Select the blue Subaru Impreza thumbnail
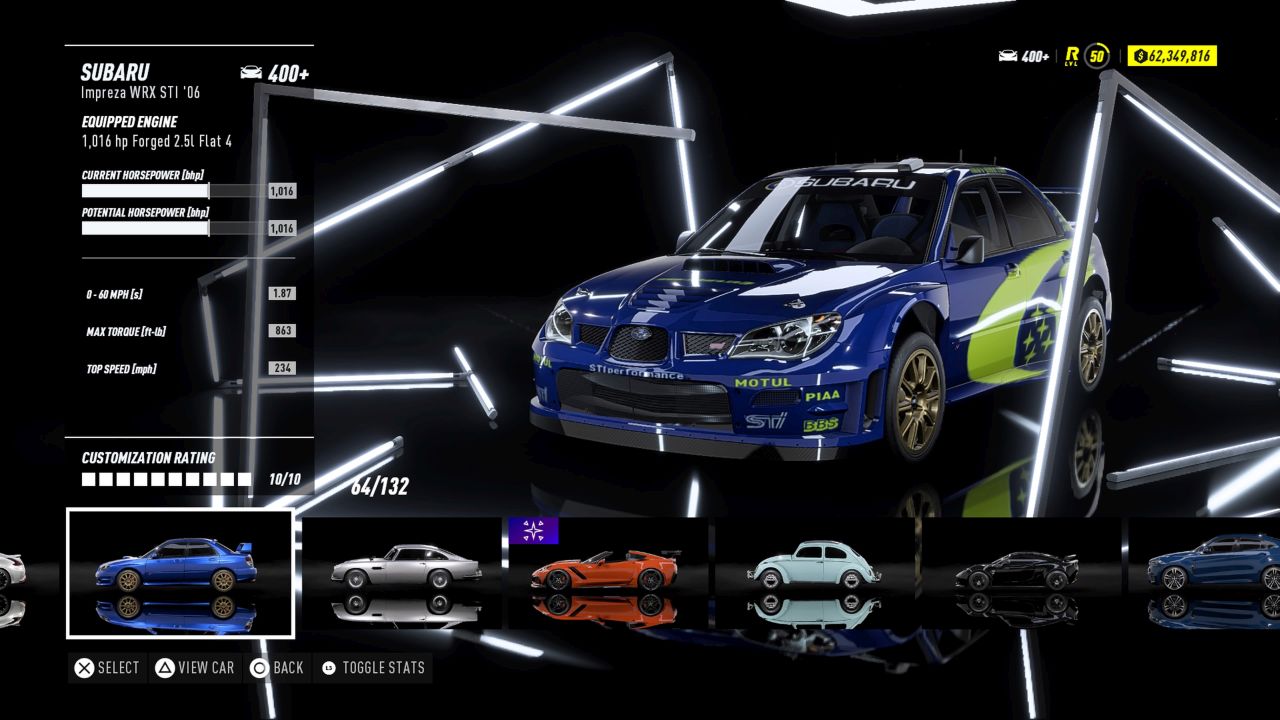Viewport: 1280px width, 720px height. [x=181, y=573]
